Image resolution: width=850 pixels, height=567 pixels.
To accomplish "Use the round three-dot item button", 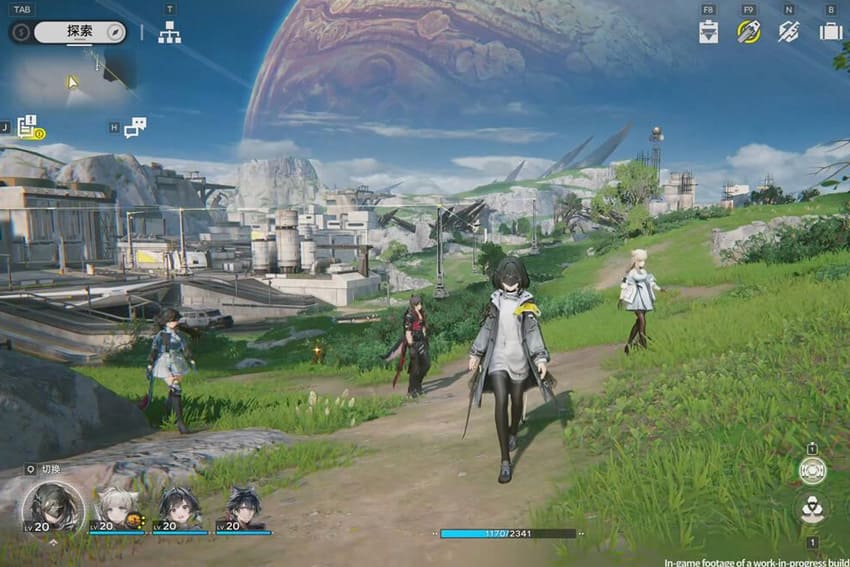I will pos(812,509).
